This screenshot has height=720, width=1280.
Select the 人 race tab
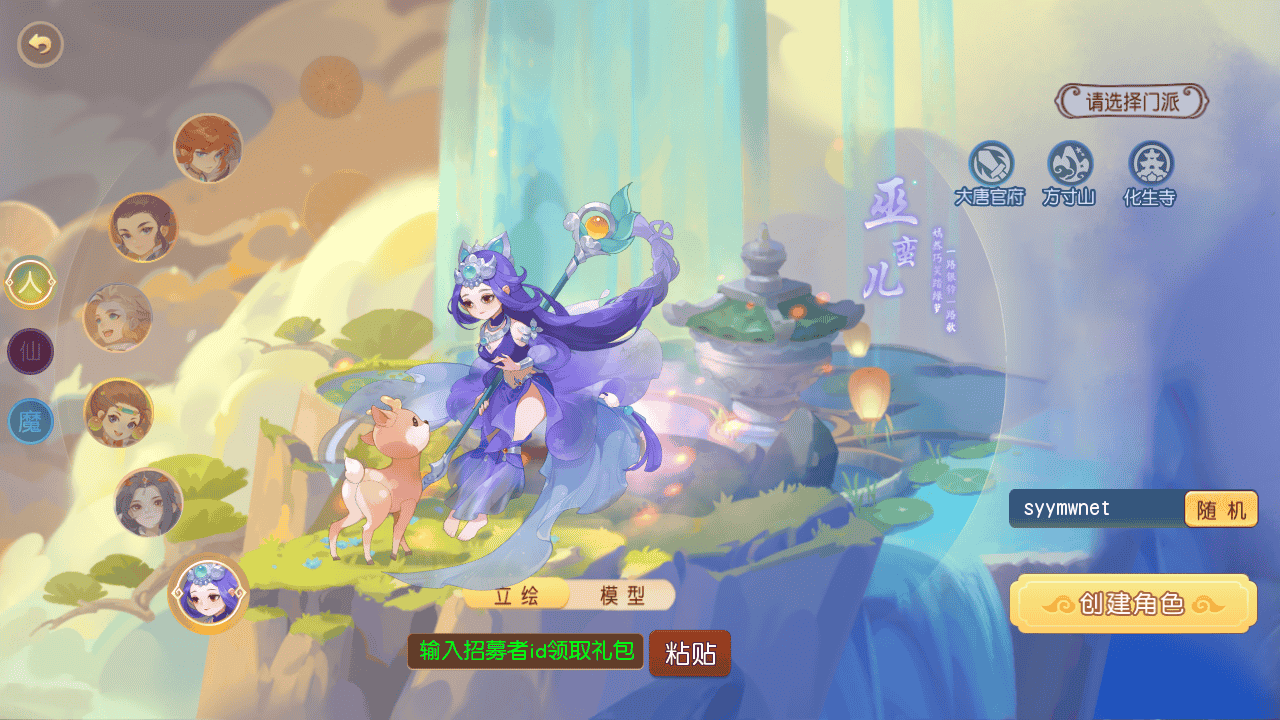[x=31, y=283]
